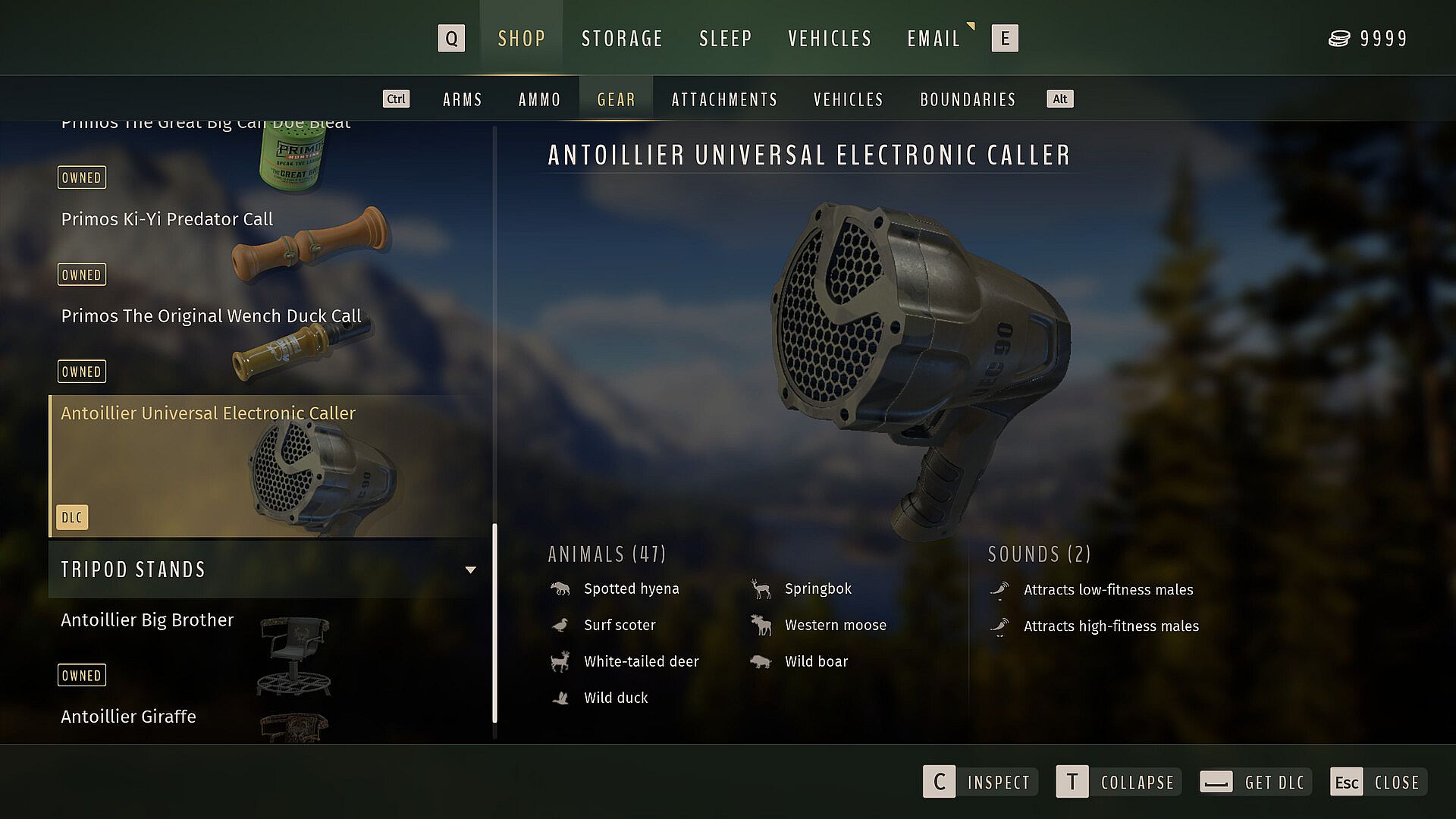Choose Primos The Original Wench Duck Call
This screenshot has width=1456, height=819.
(x=211, y=316)
